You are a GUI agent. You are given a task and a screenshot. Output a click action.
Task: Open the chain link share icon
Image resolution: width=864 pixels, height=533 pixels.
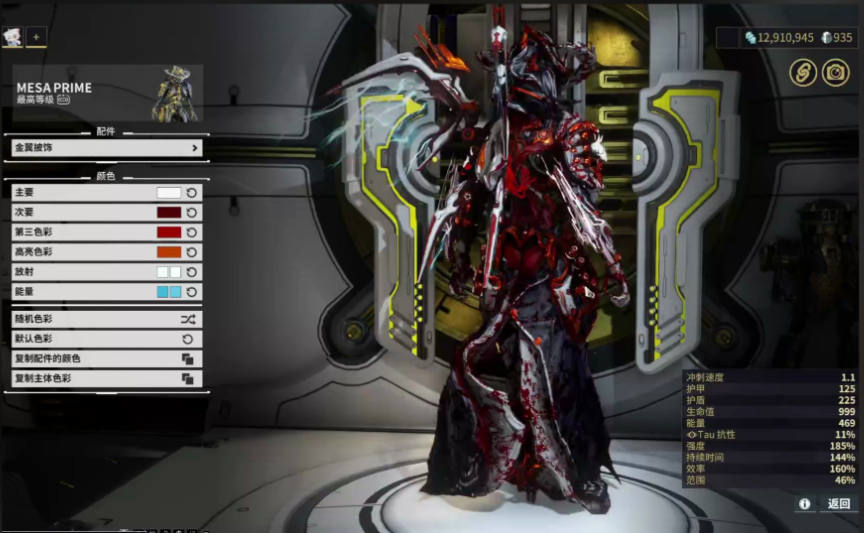803,72
